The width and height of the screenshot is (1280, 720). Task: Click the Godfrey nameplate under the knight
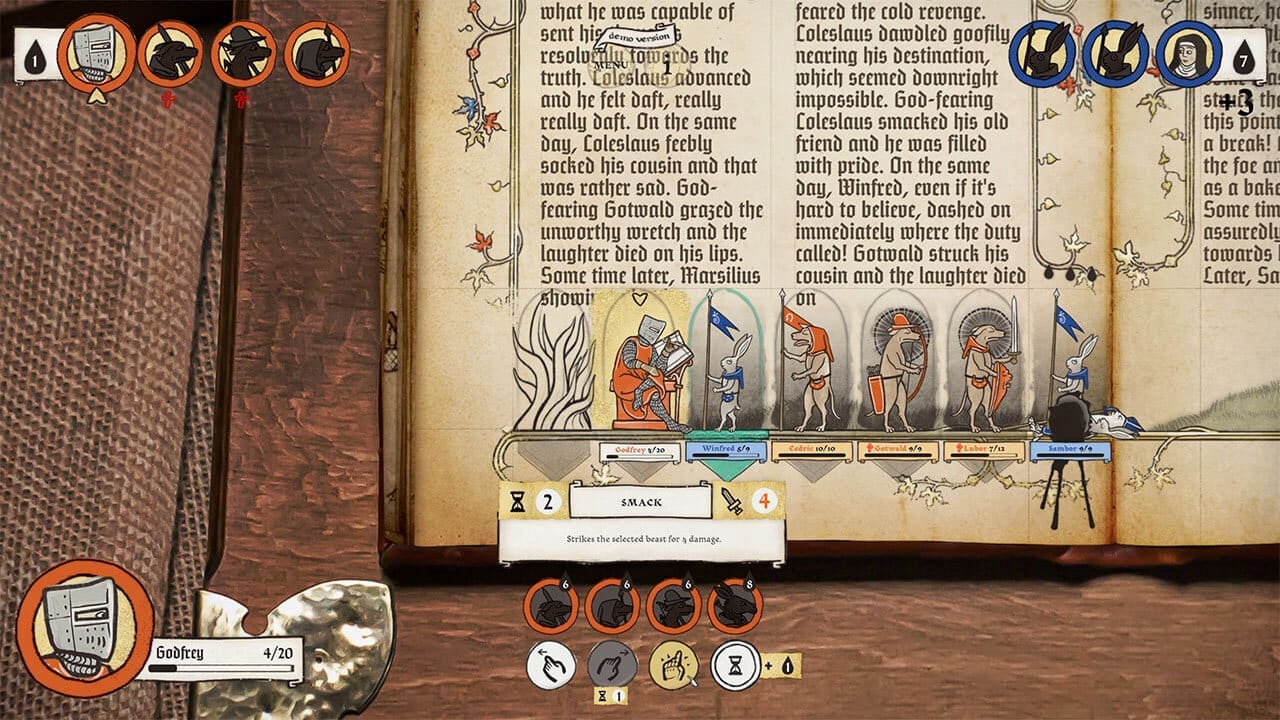coord(640,451)
